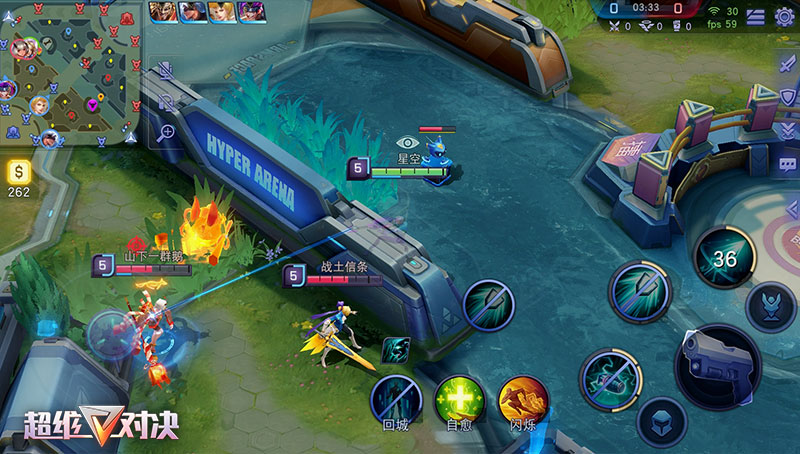Viewport: 800px width, 454px height.
Task: Use the 自愈 heal spell
Action: point(459,399)
